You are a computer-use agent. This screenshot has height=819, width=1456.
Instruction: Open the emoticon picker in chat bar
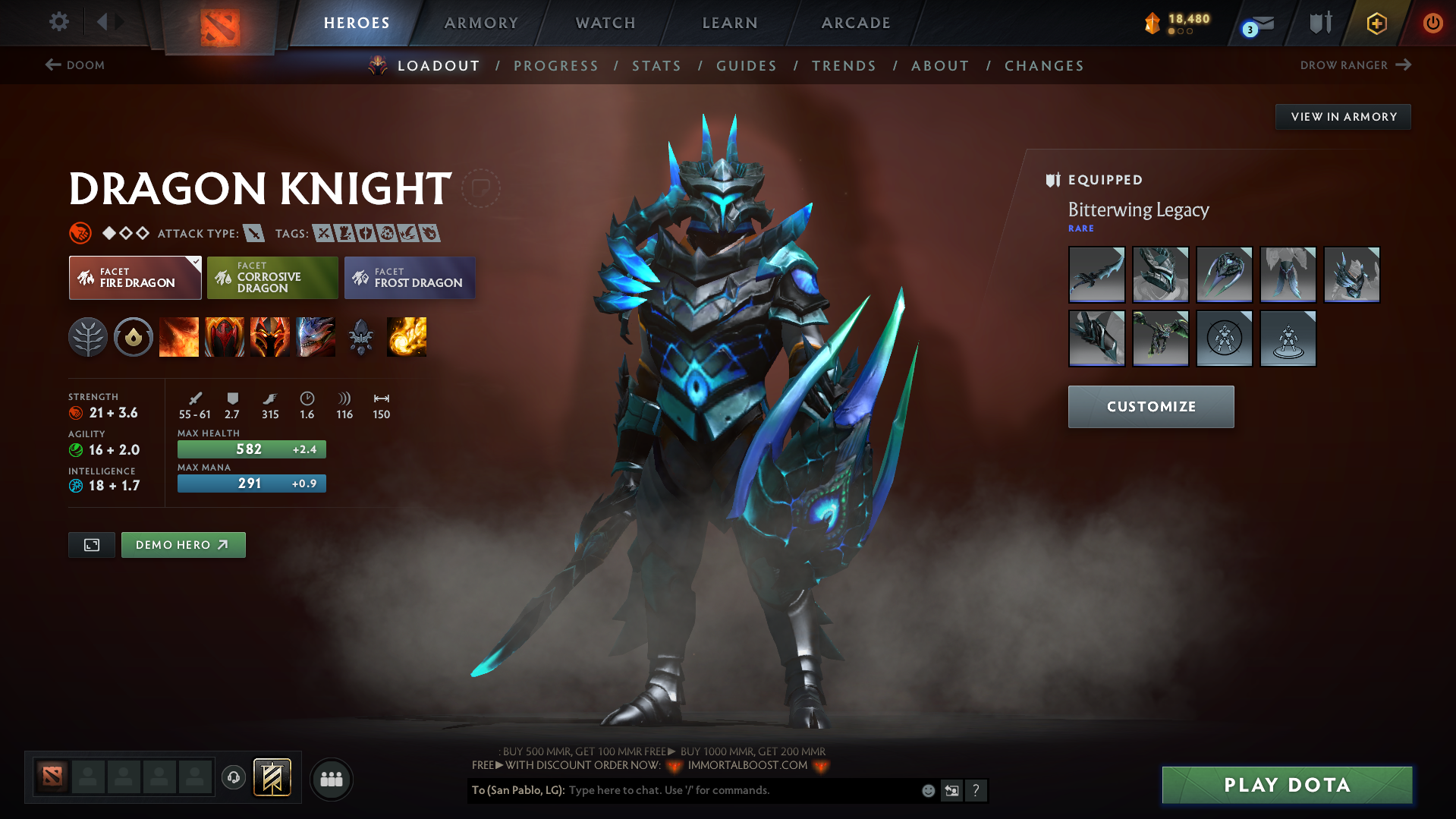coord(928,790)
